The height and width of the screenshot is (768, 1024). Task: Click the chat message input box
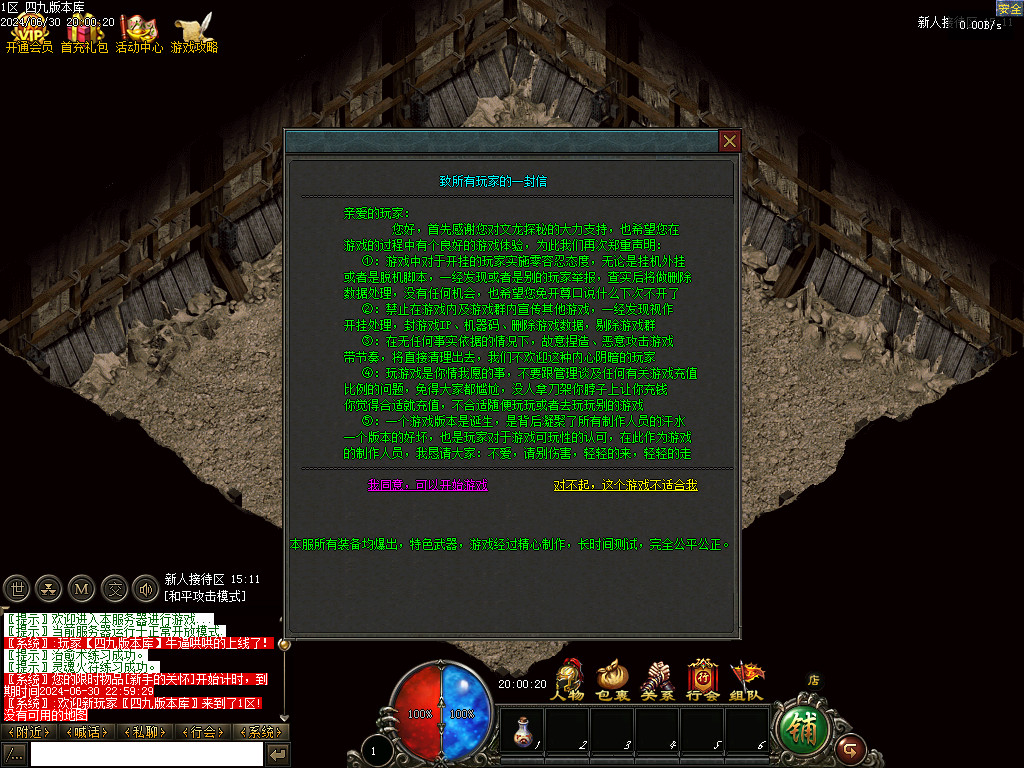point(146,754)
